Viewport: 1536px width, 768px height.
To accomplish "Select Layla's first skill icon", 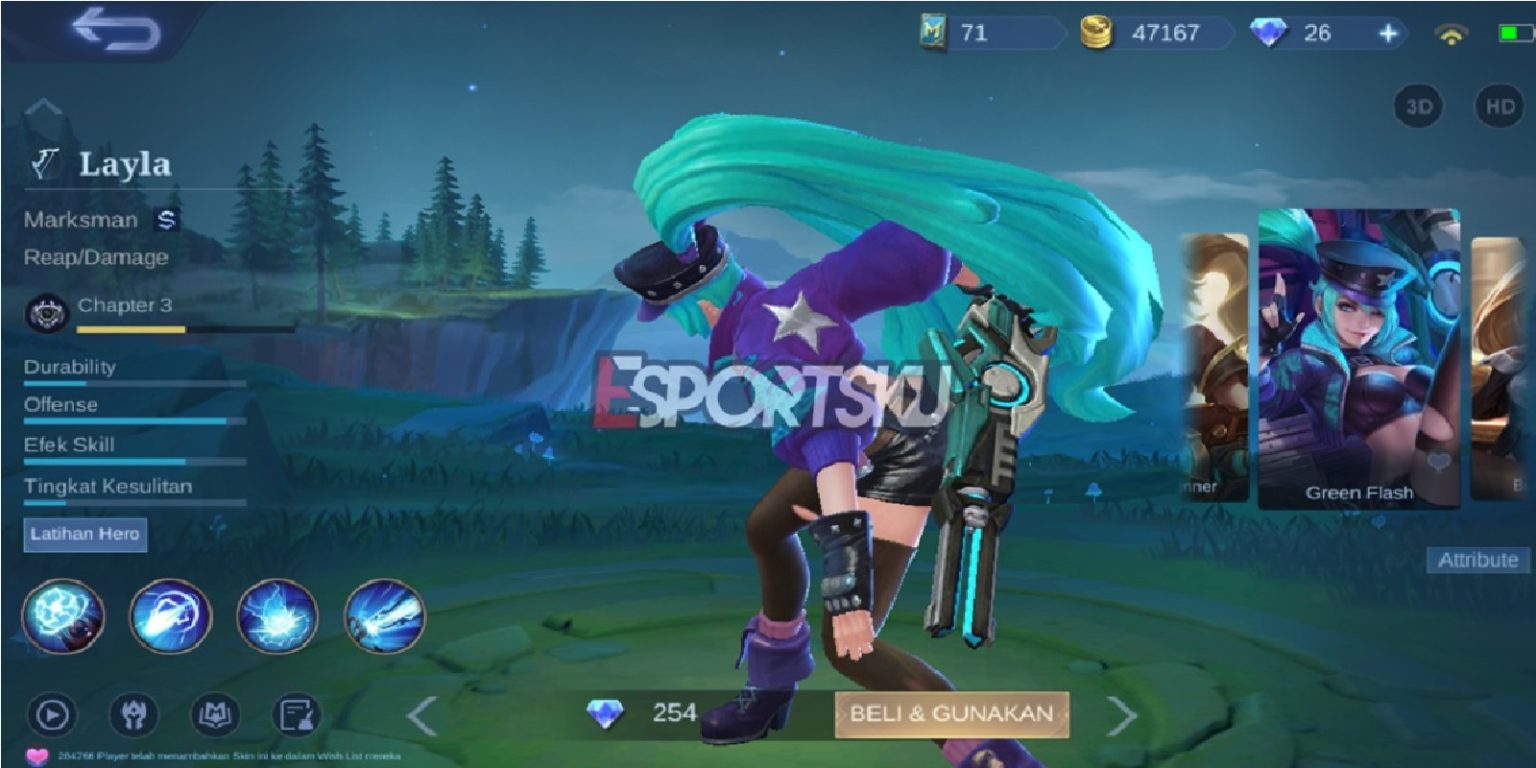I will (x=65, y=617).
